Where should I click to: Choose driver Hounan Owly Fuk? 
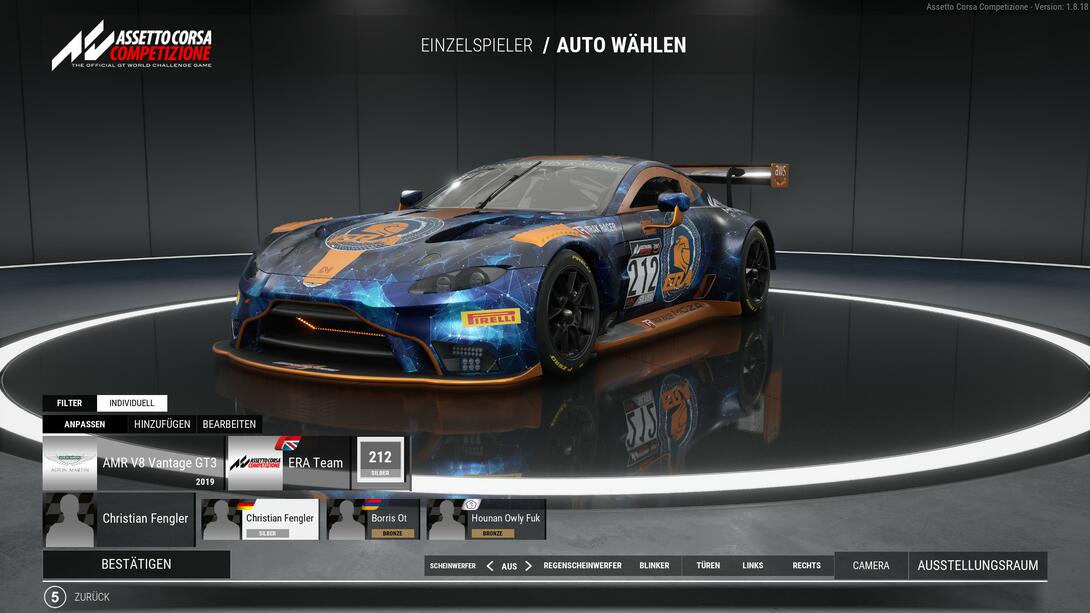coord(486,519)
